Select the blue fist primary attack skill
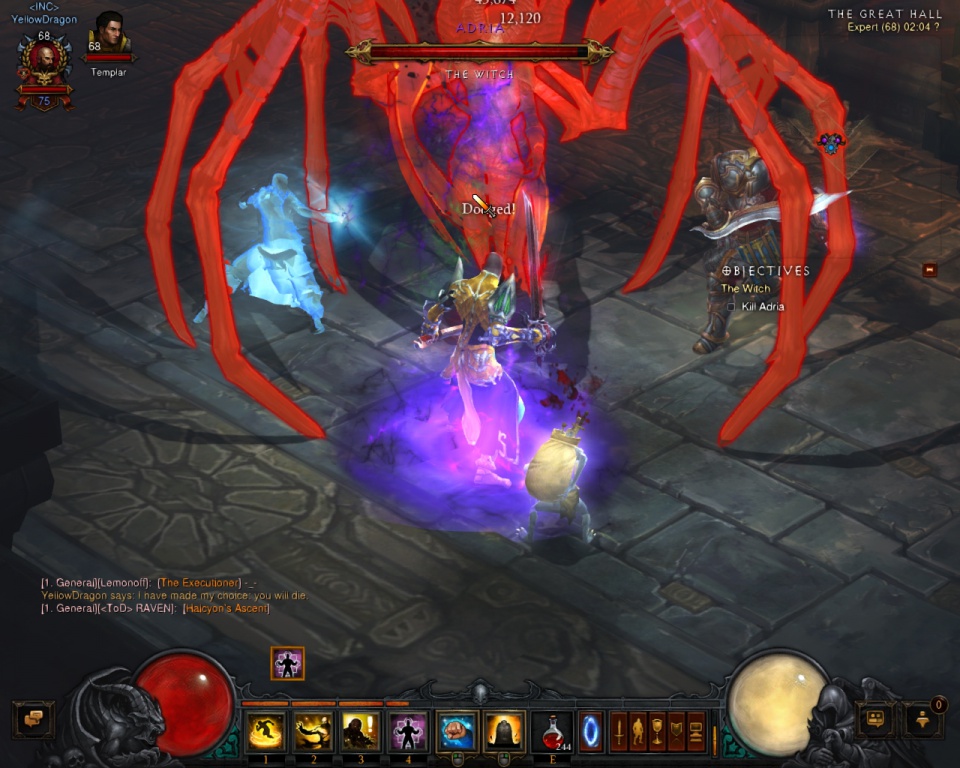The width and height of the screenshot is (960, 768). pos(456,731)
